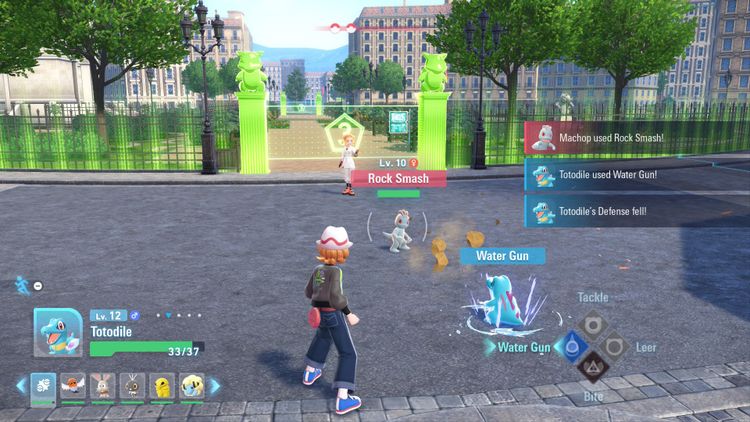The image size is (750, 422).
Task: Choose the gray bug party slot
Action: pos(133,385)
